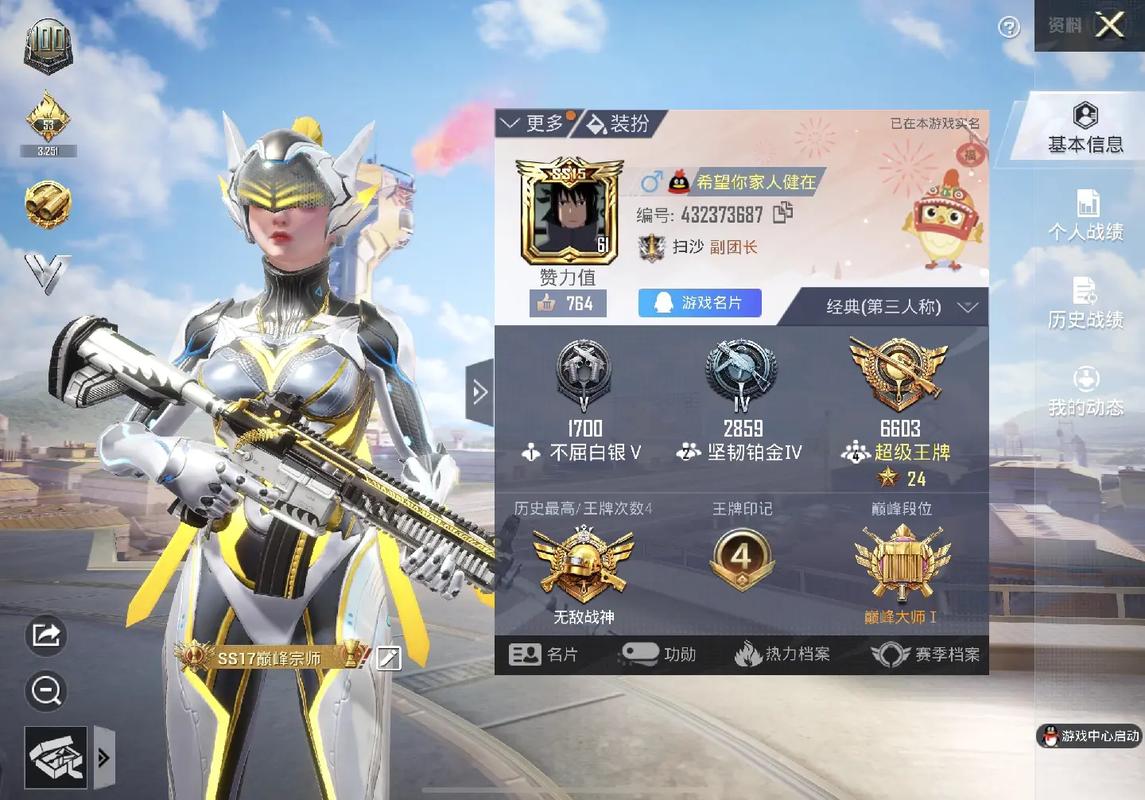Switch to the 基本信息 tab

1085,128
